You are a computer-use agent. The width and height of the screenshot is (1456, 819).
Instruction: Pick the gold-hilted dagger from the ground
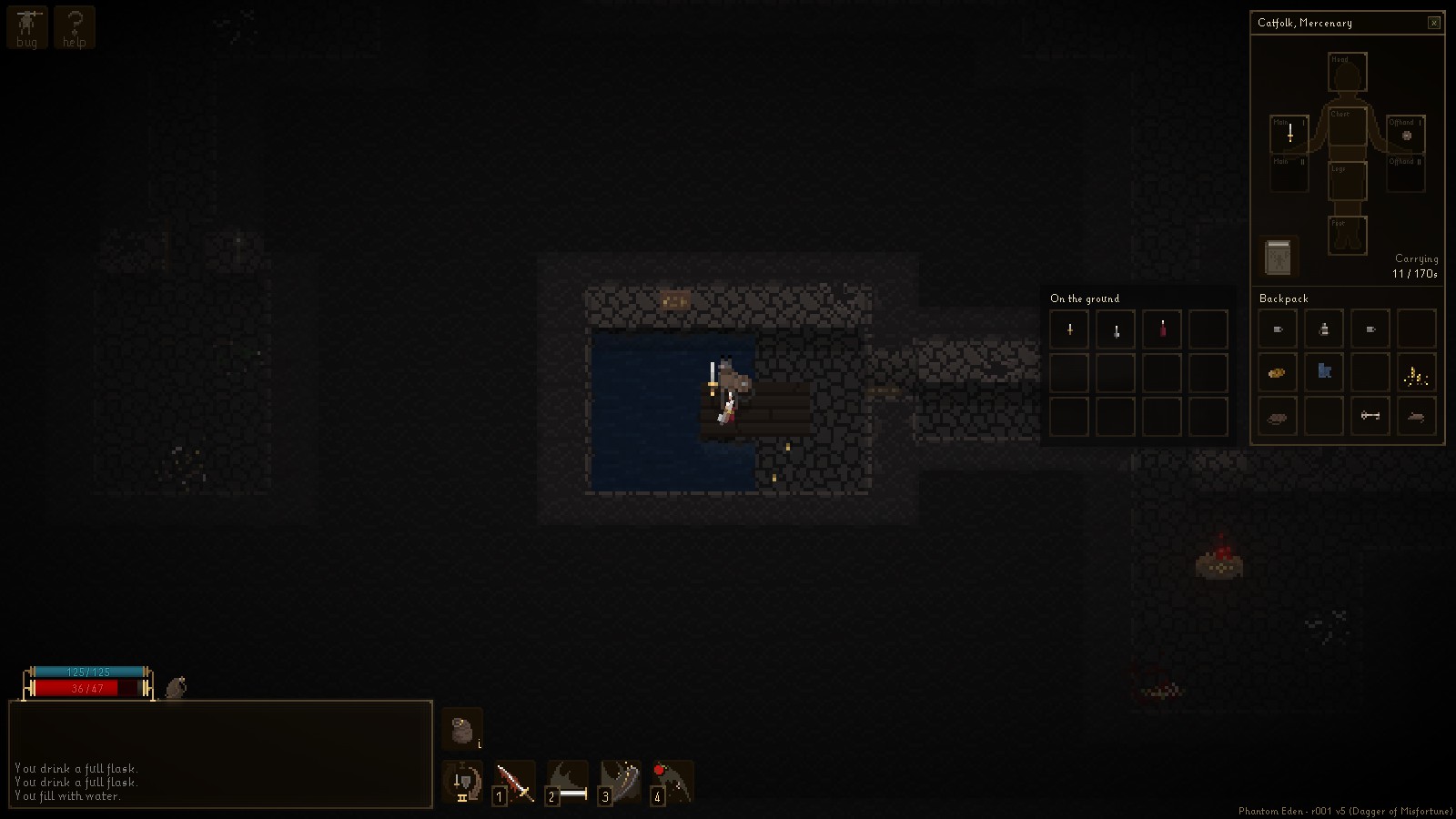tap(1069, 329)
